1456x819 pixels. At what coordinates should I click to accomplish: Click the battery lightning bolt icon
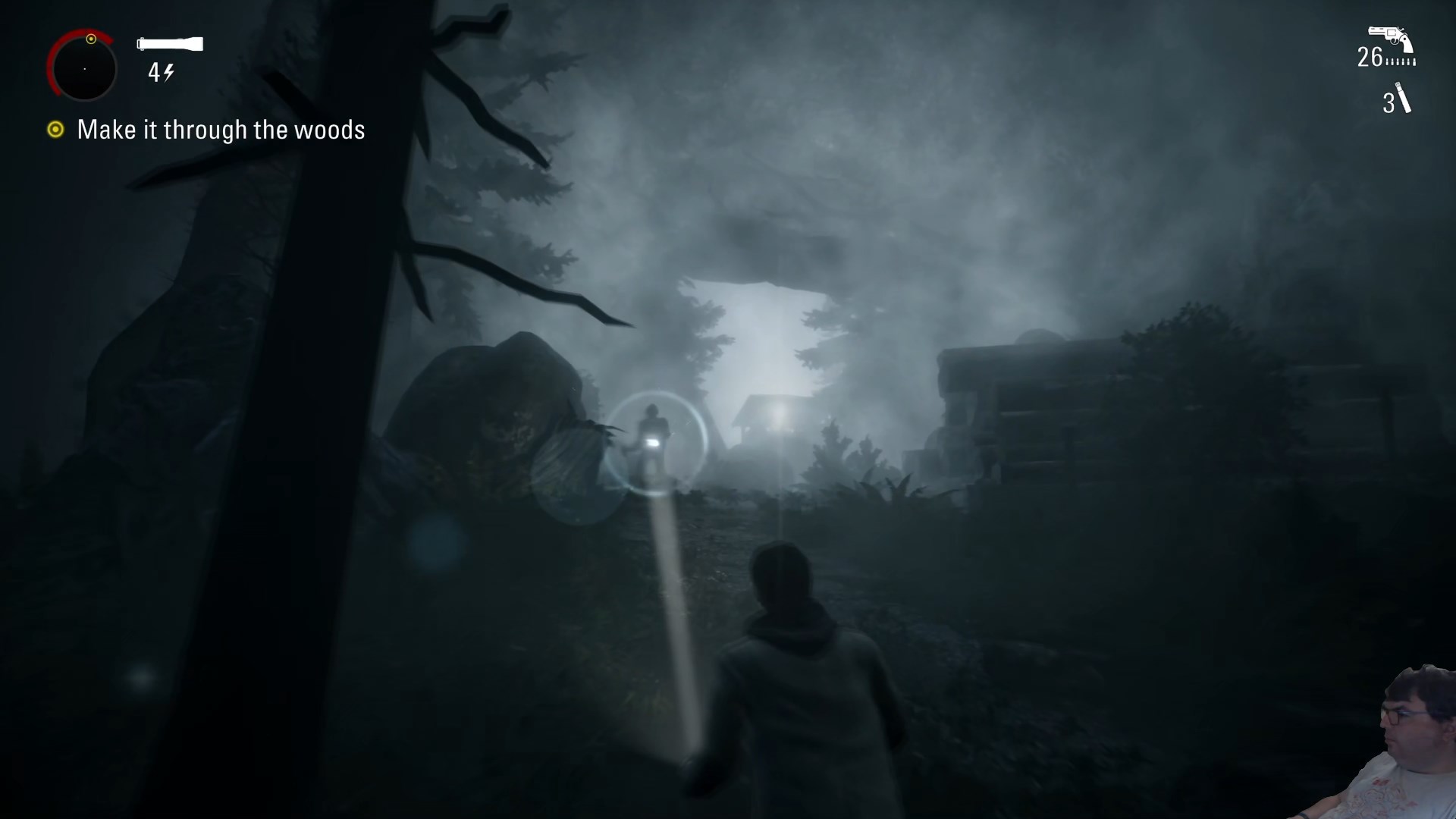pos(170,73)
